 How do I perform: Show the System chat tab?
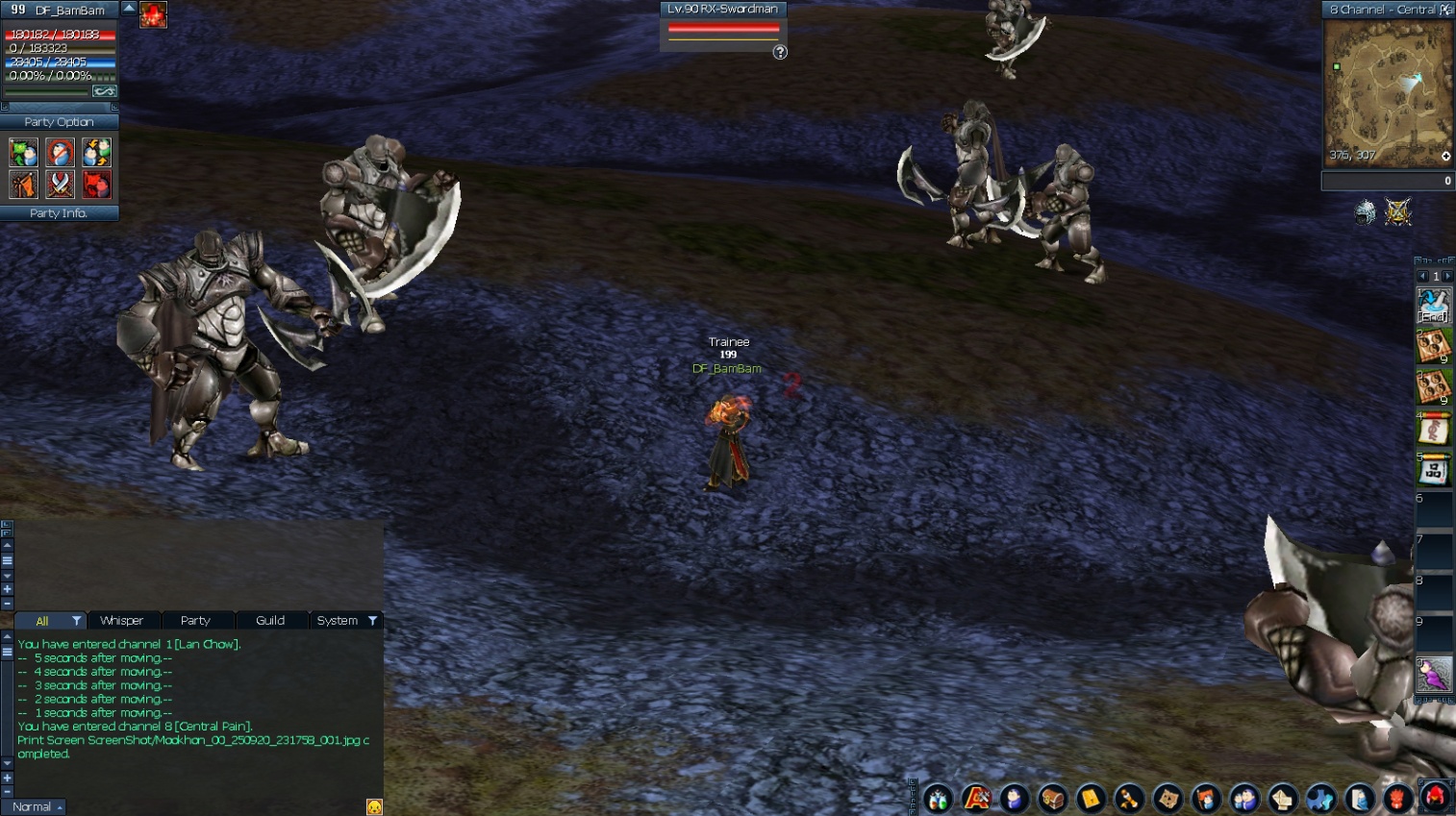(x=338, y=621)
